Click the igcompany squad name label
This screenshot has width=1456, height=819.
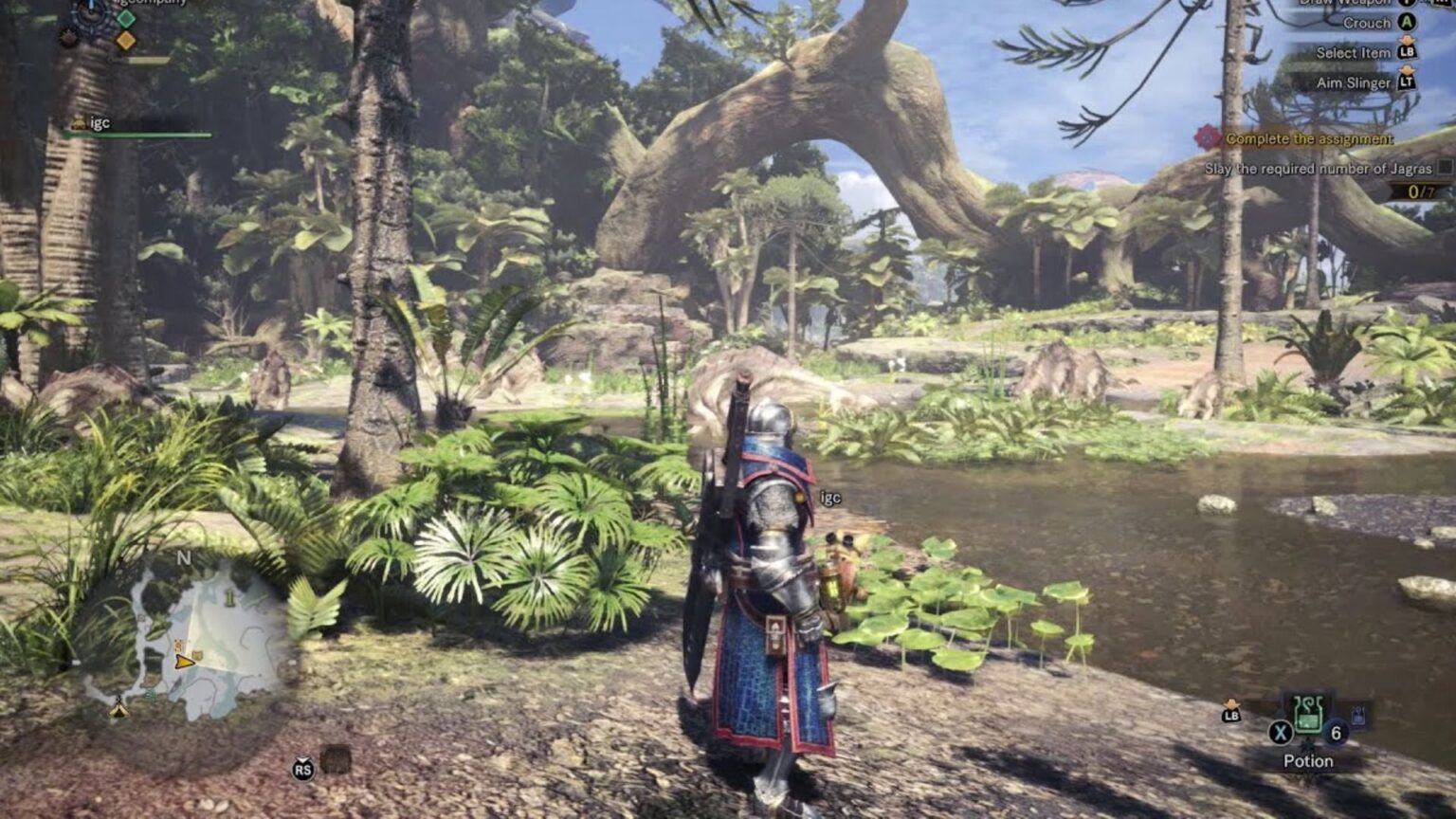(152, 5)
